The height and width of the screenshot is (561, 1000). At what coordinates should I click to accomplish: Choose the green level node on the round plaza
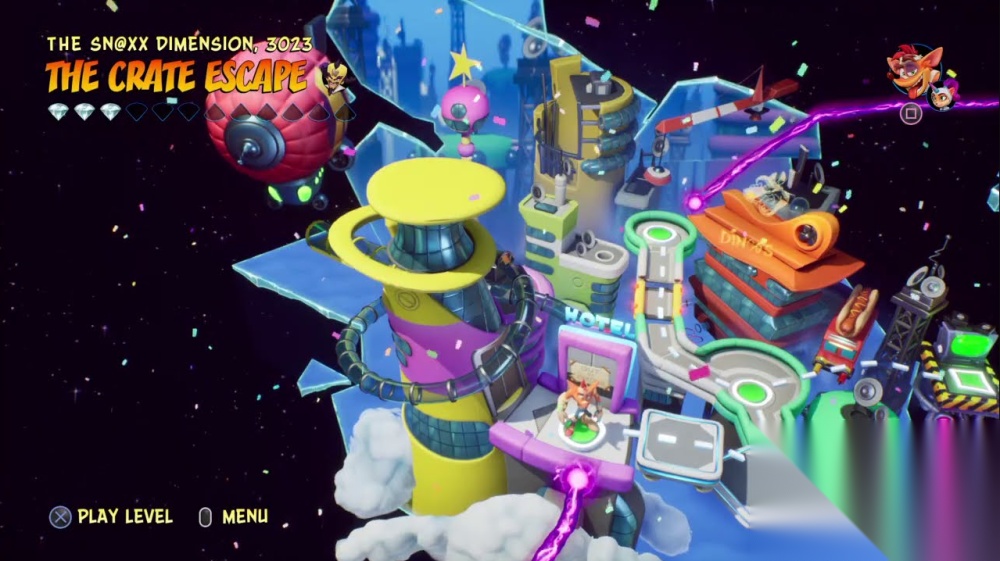coord(749,391)
